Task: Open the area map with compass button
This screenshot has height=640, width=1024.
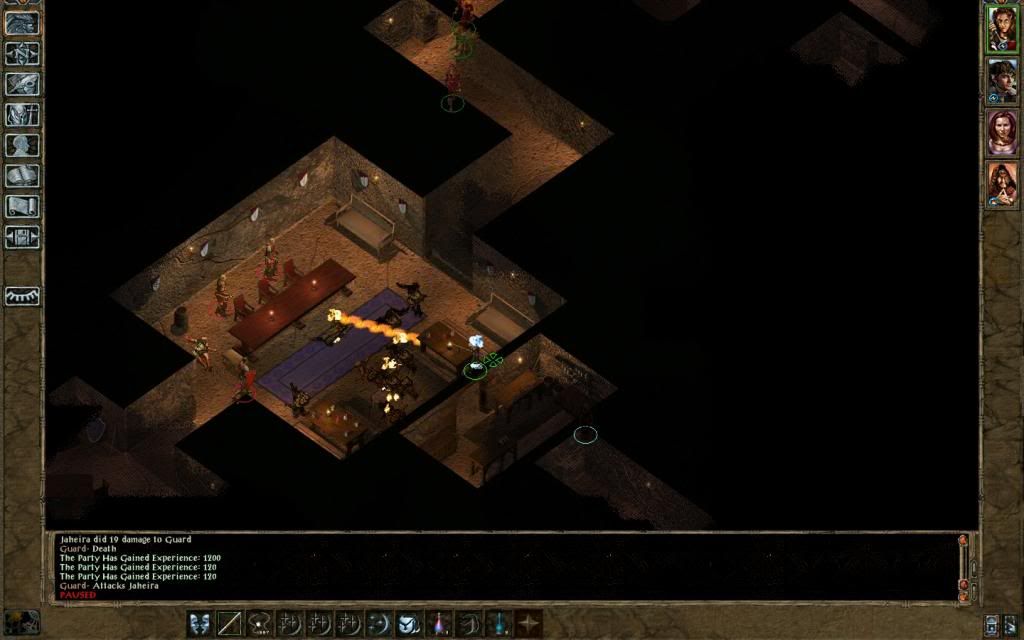Action: pos(22,54)
